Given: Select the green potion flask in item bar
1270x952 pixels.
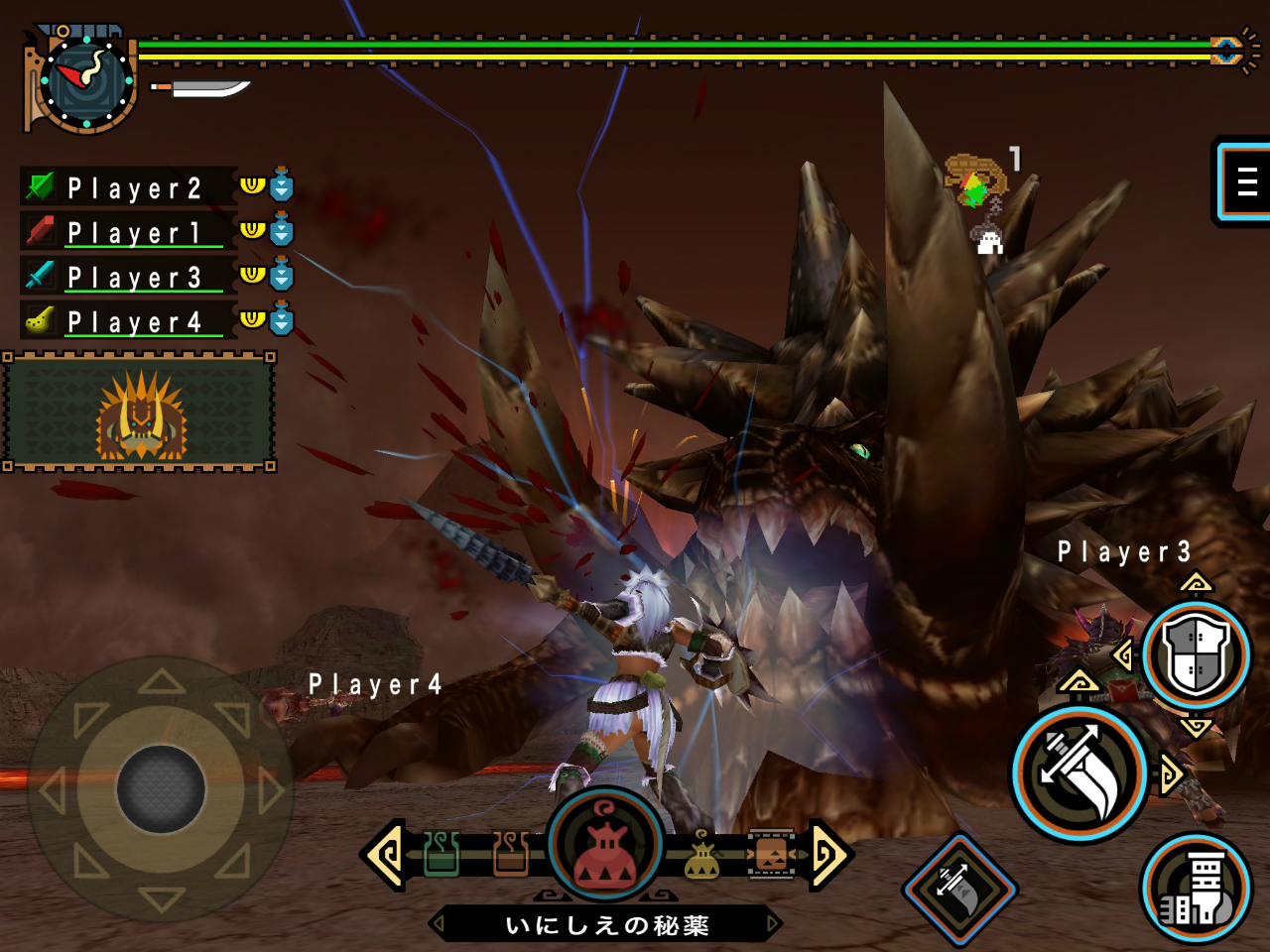Looking at the screenshot, I should pyautogui.click(x=442, y=853).
